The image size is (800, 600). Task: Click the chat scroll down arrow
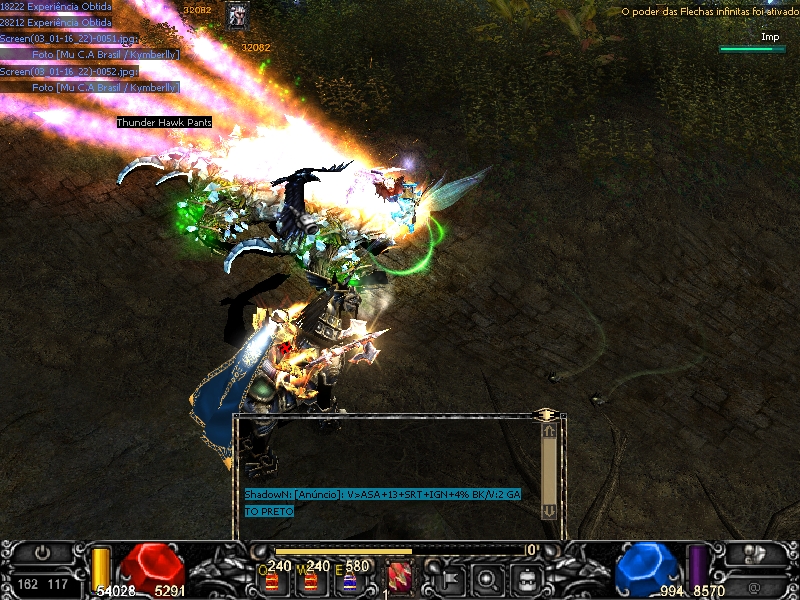pos(548,510)
